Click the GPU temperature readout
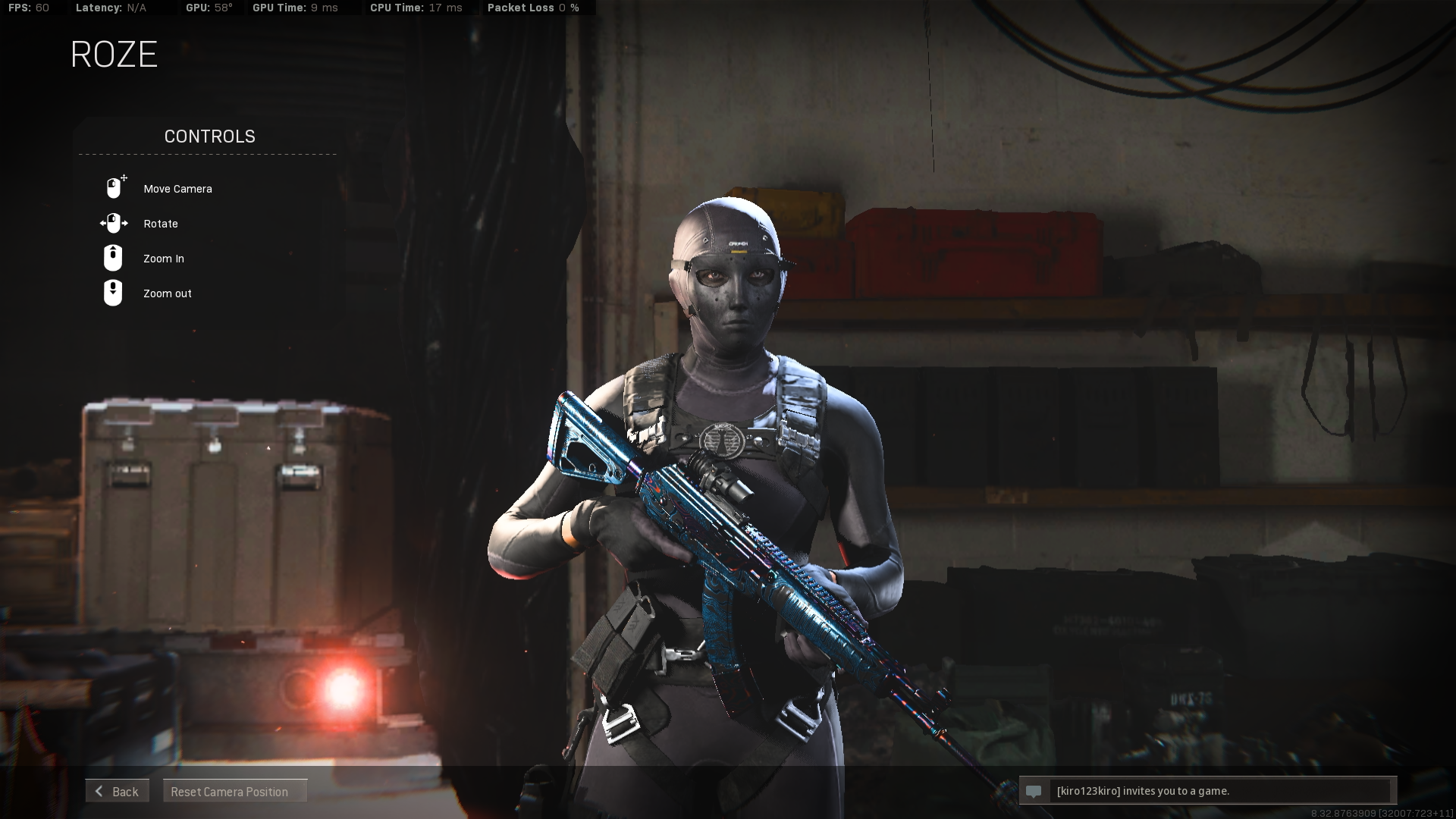Screen dimensions: 1456x819 (x=211, y=8)
